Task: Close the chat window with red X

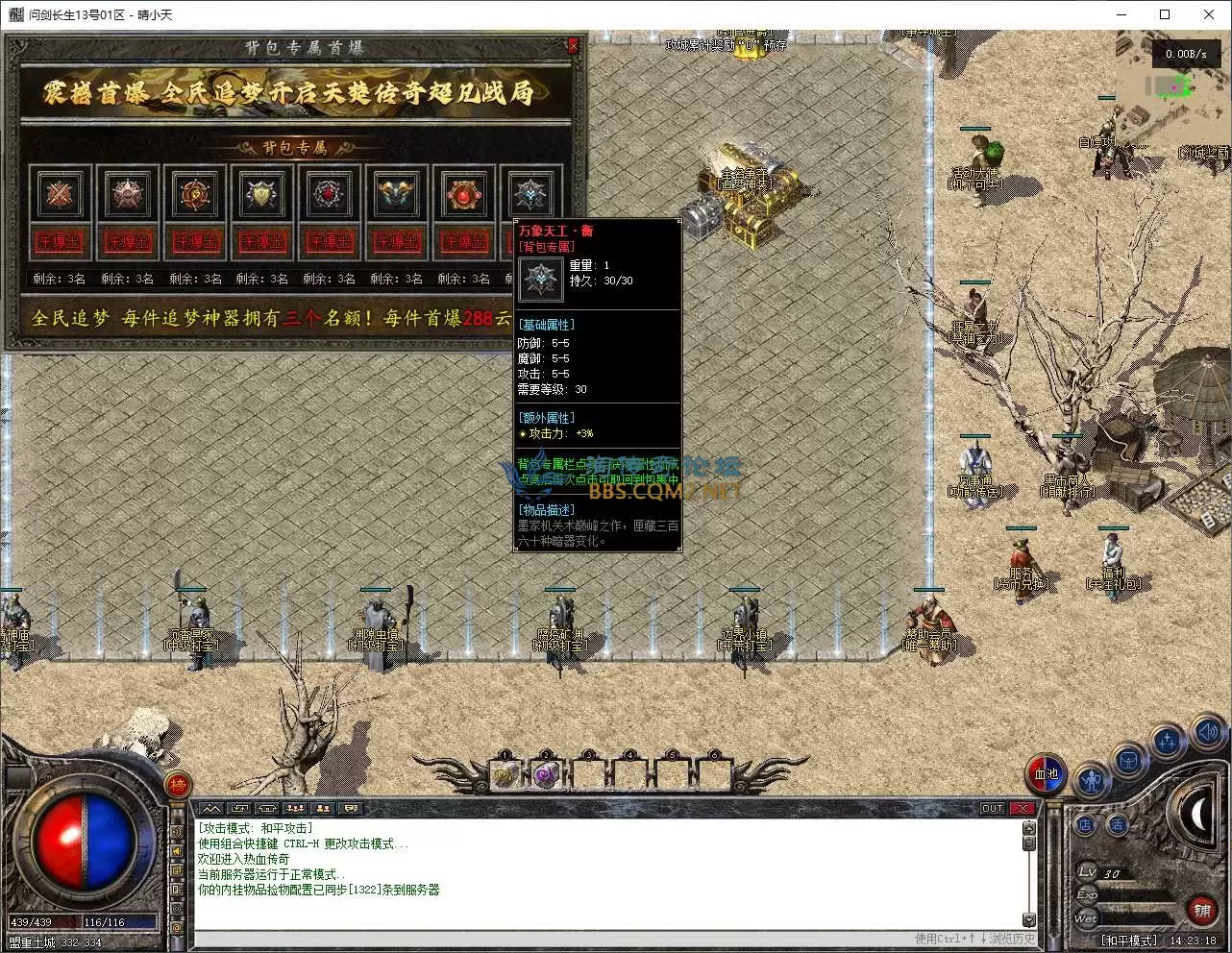Action: (1023, 808)
